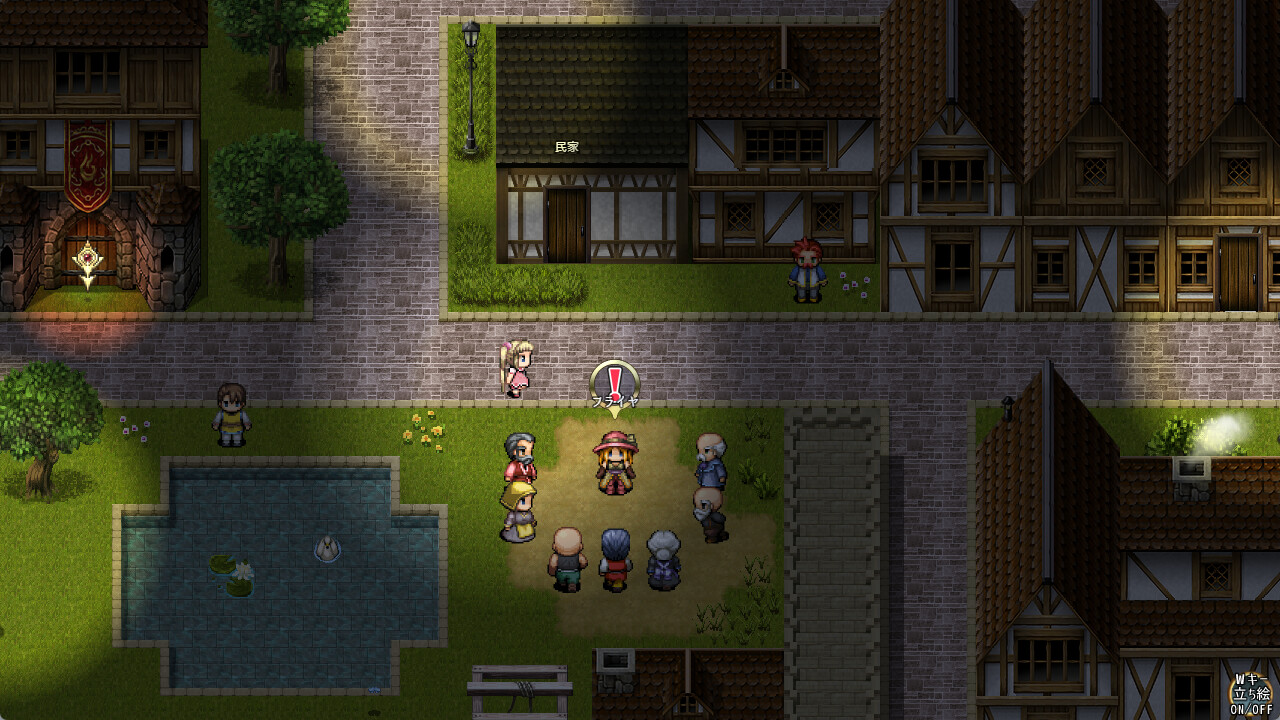Select the glowing crest emblem at the guild entrance
The width and height of the screenshot is (1280, 720).
pos(89,257)
